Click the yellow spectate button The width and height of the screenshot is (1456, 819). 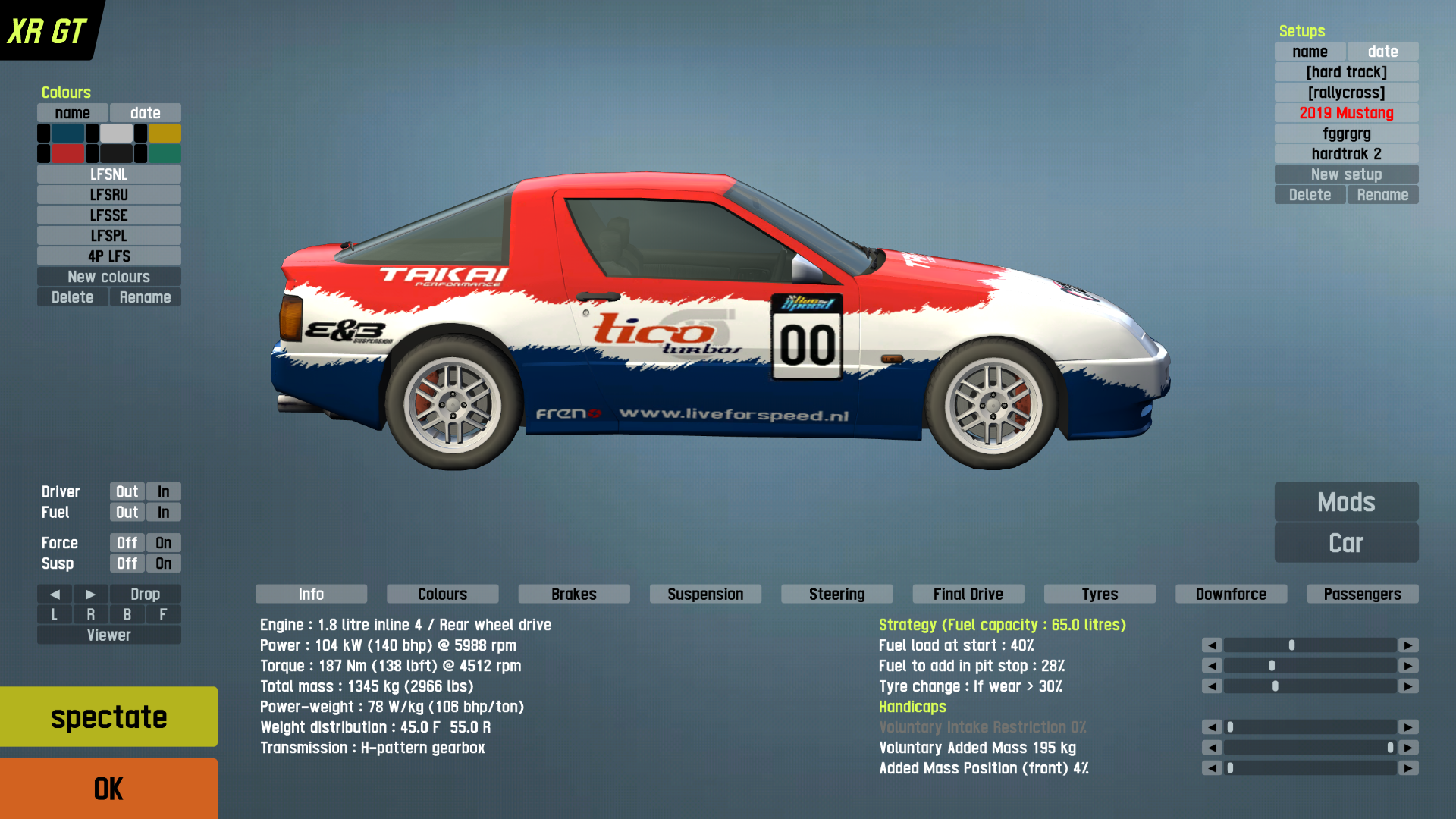[108, 717]
